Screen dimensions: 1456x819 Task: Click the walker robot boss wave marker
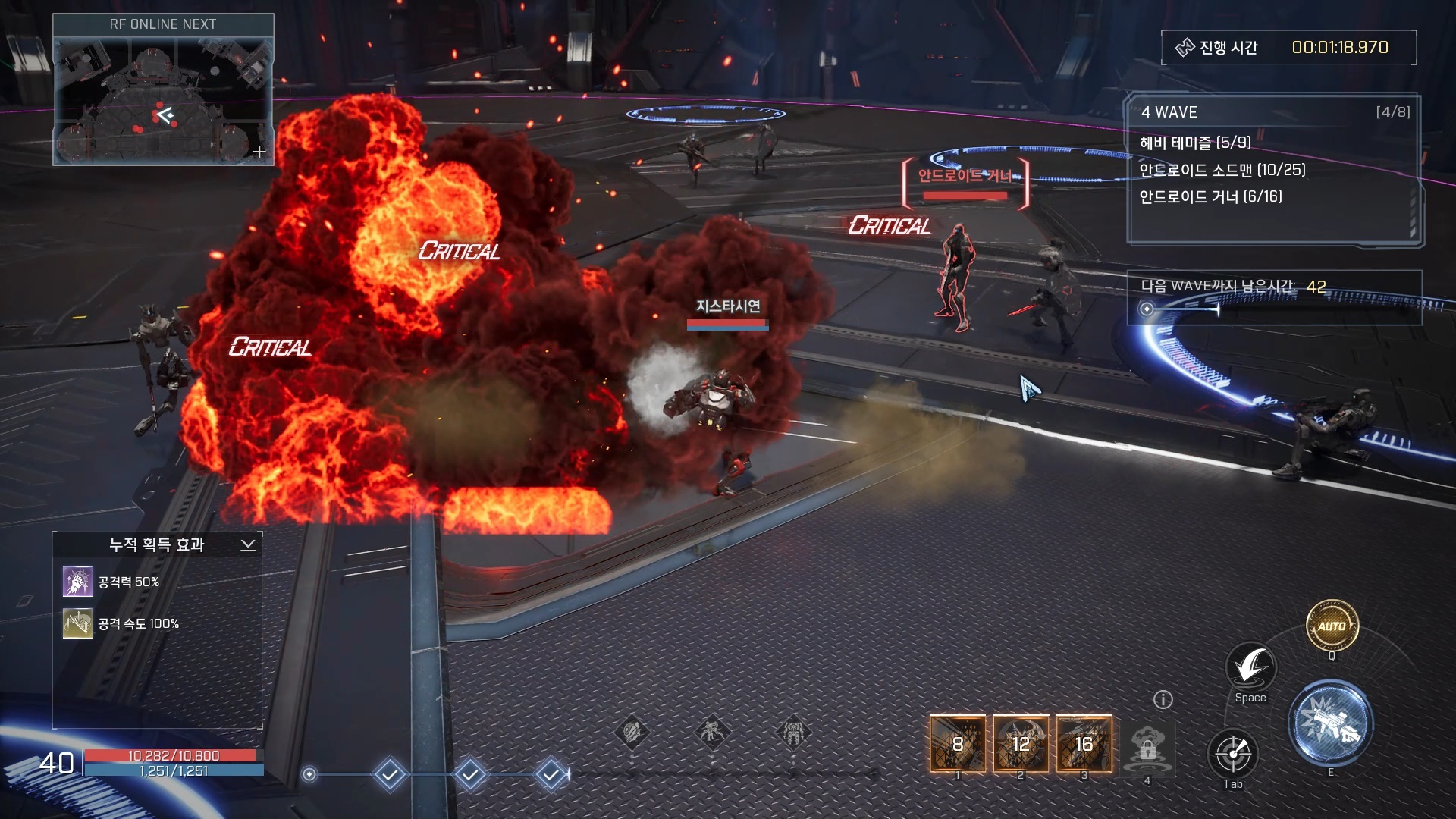pyautogui.click(x=712, y=733)
